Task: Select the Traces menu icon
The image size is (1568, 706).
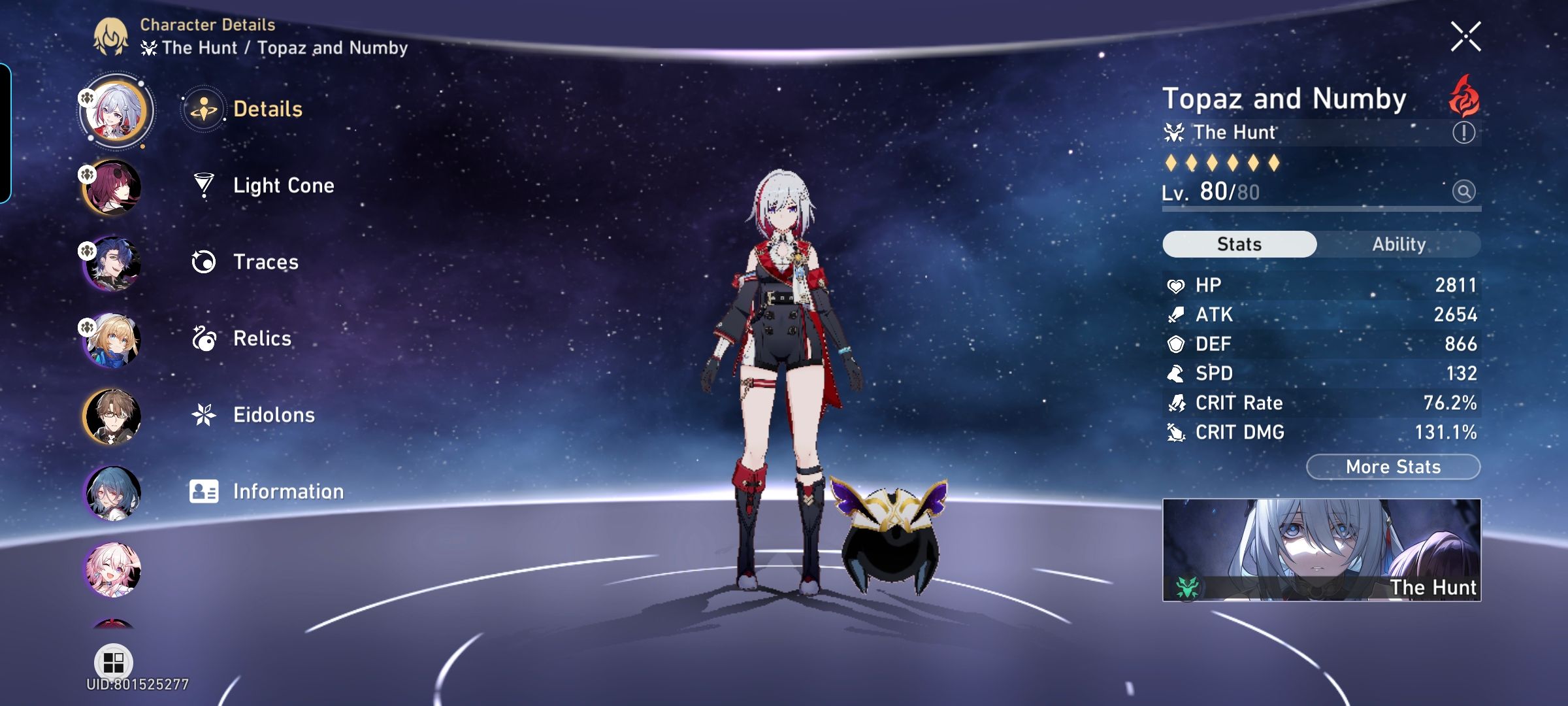Action: 204,261
